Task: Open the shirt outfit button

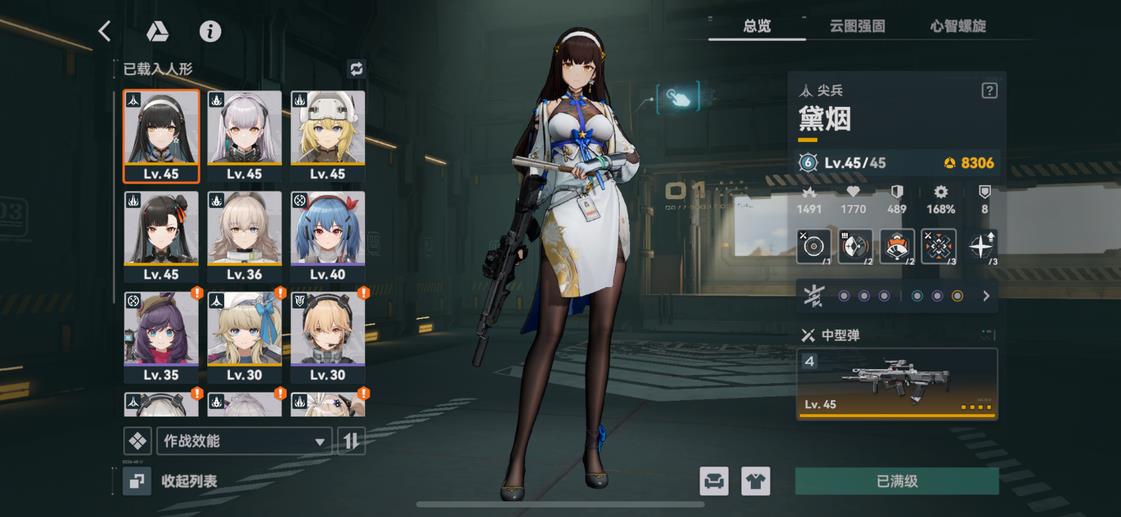Action: coord(756,481)
